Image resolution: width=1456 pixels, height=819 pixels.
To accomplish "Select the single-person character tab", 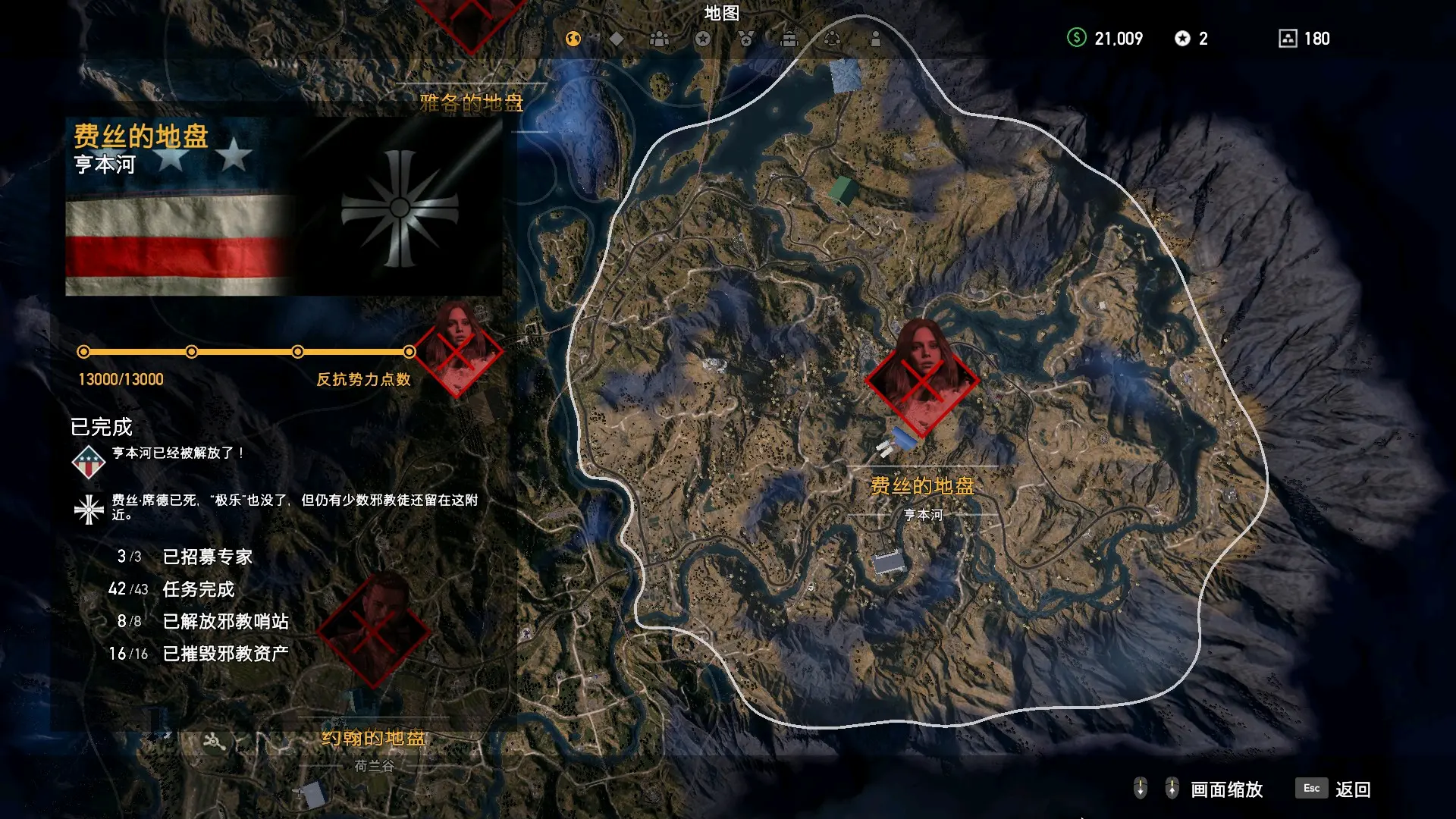I will click(876, 39).
